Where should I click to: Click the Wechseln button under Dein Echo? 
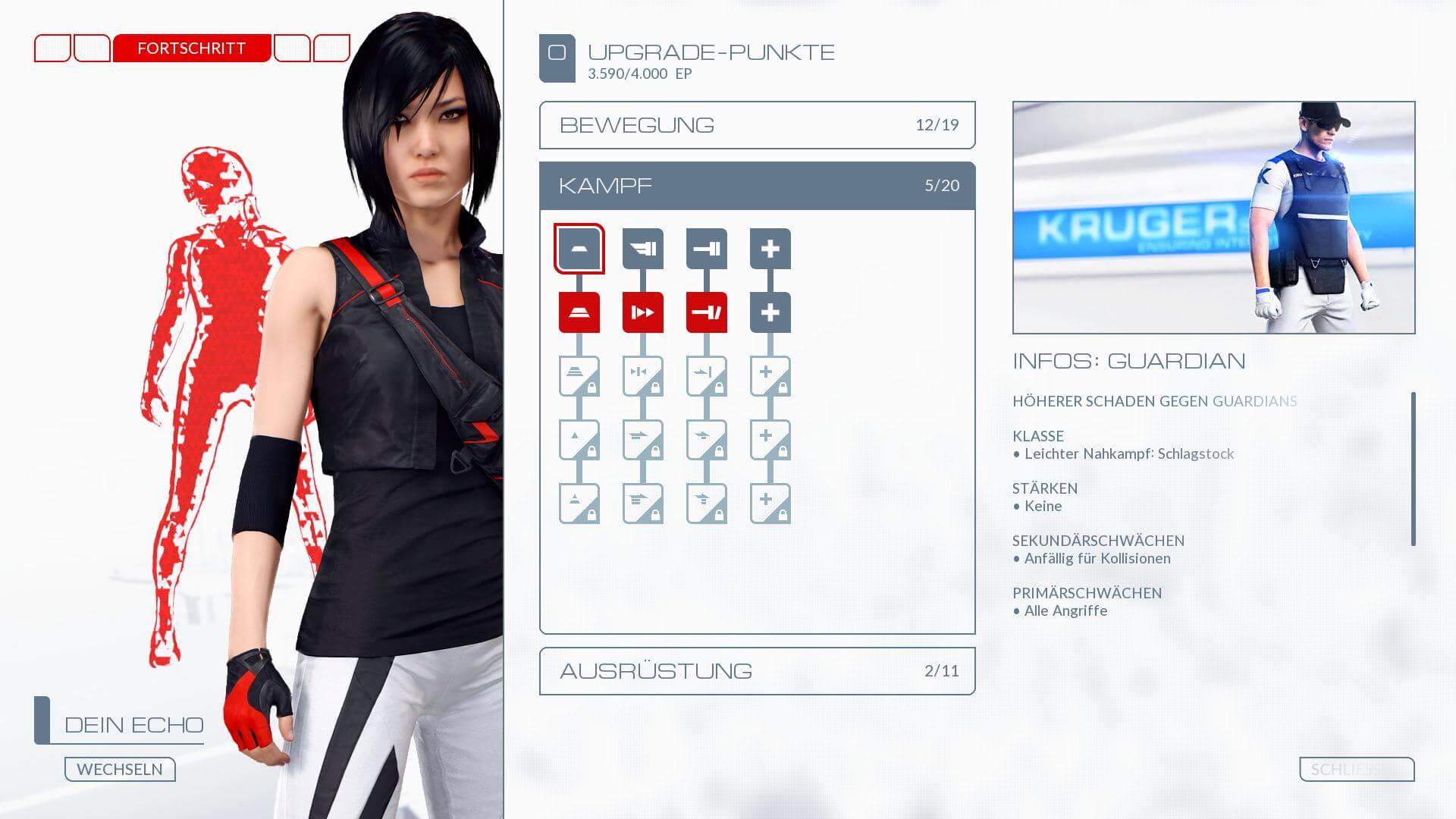click(120, 769)
